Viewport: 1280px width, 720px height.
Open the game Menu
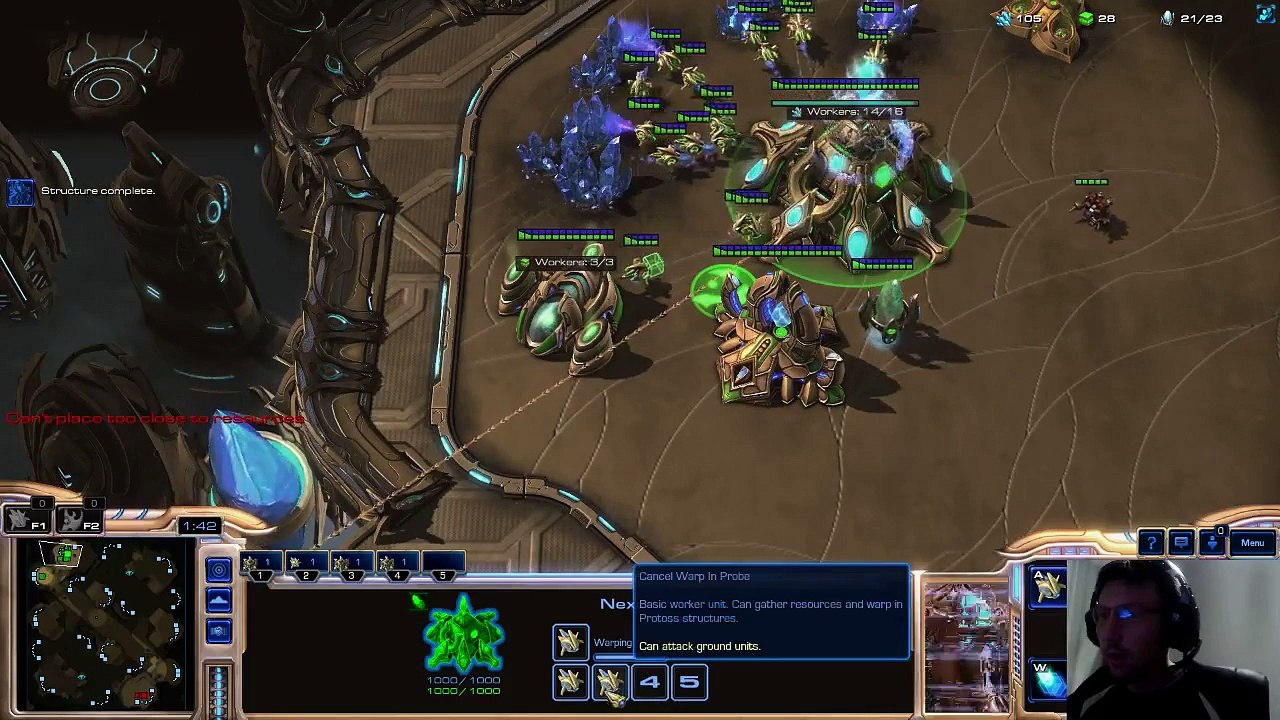(x=1252, y=543)
